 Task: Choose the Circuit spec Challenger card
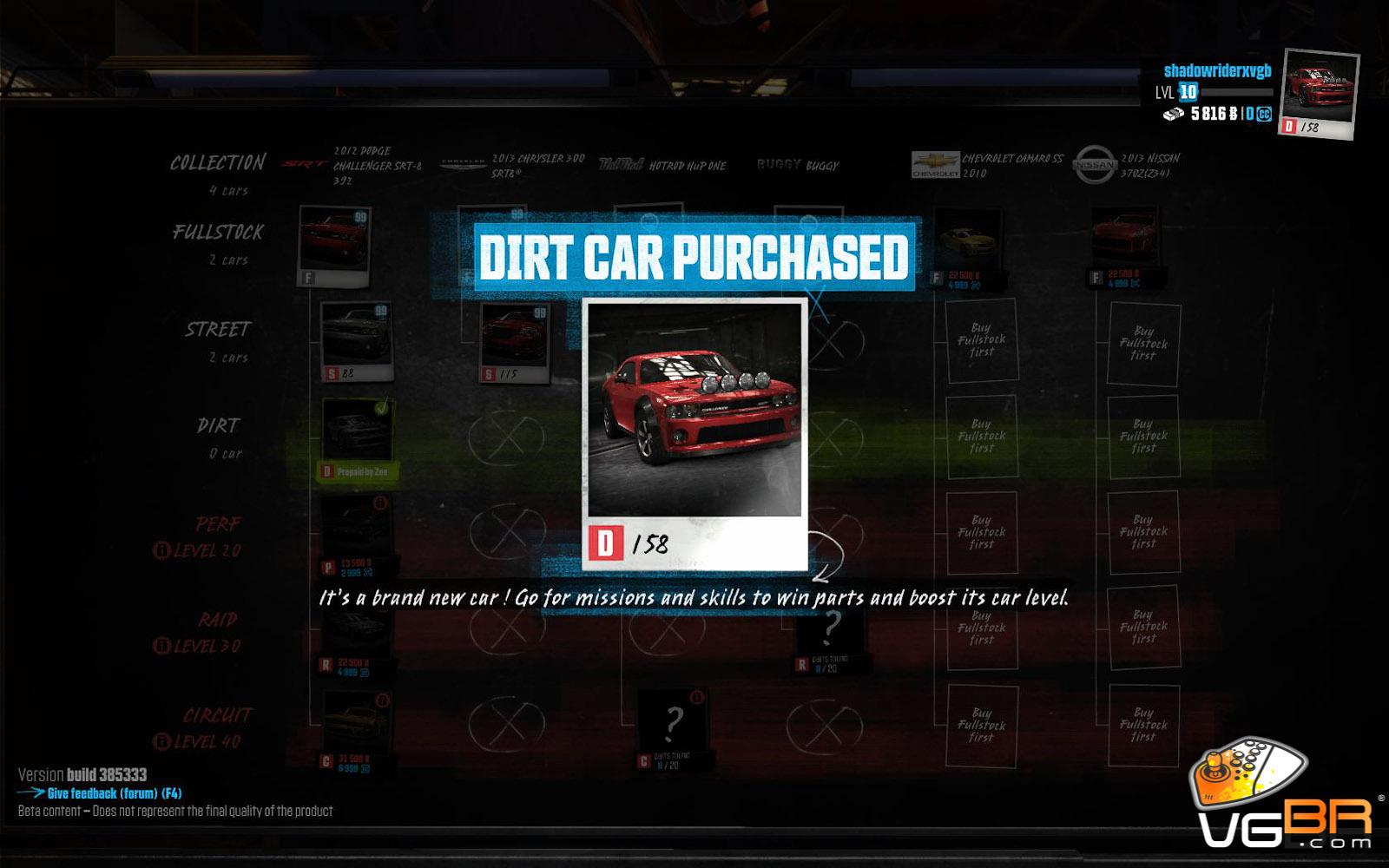click(356, 729)
